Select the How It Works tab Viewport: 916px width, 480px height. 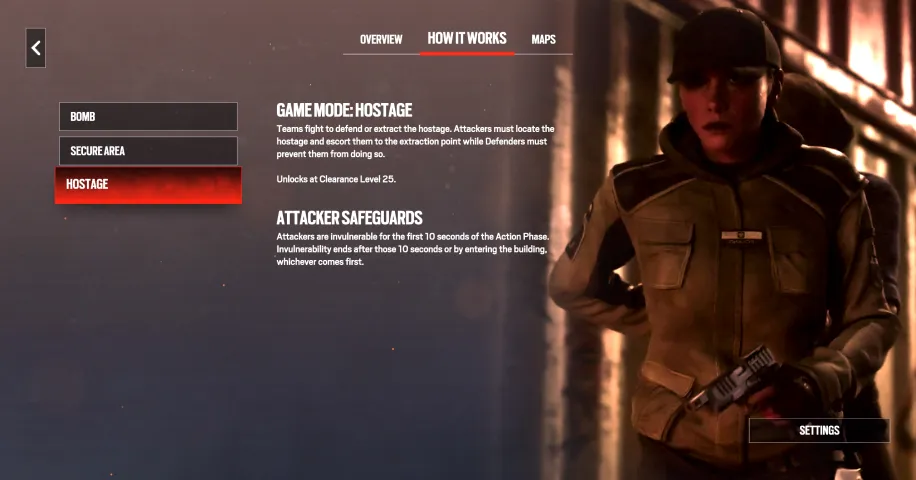tap(467, 39)
